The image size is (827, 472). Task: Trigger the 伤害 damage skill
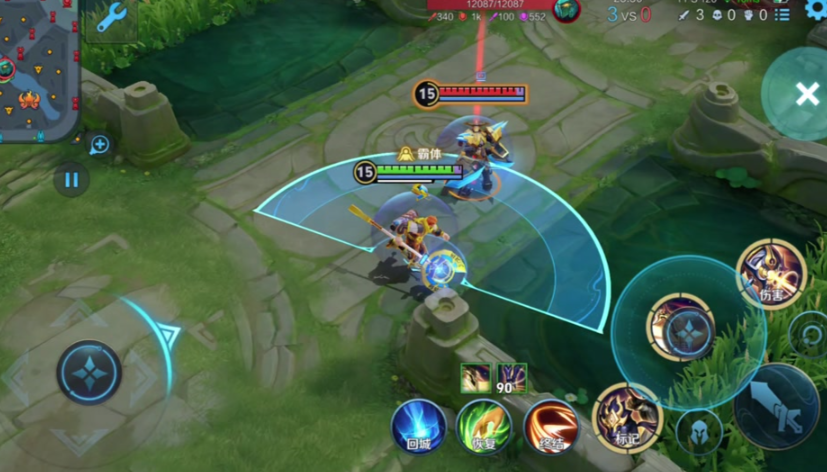pyautogui.click(x=771, y=273)
